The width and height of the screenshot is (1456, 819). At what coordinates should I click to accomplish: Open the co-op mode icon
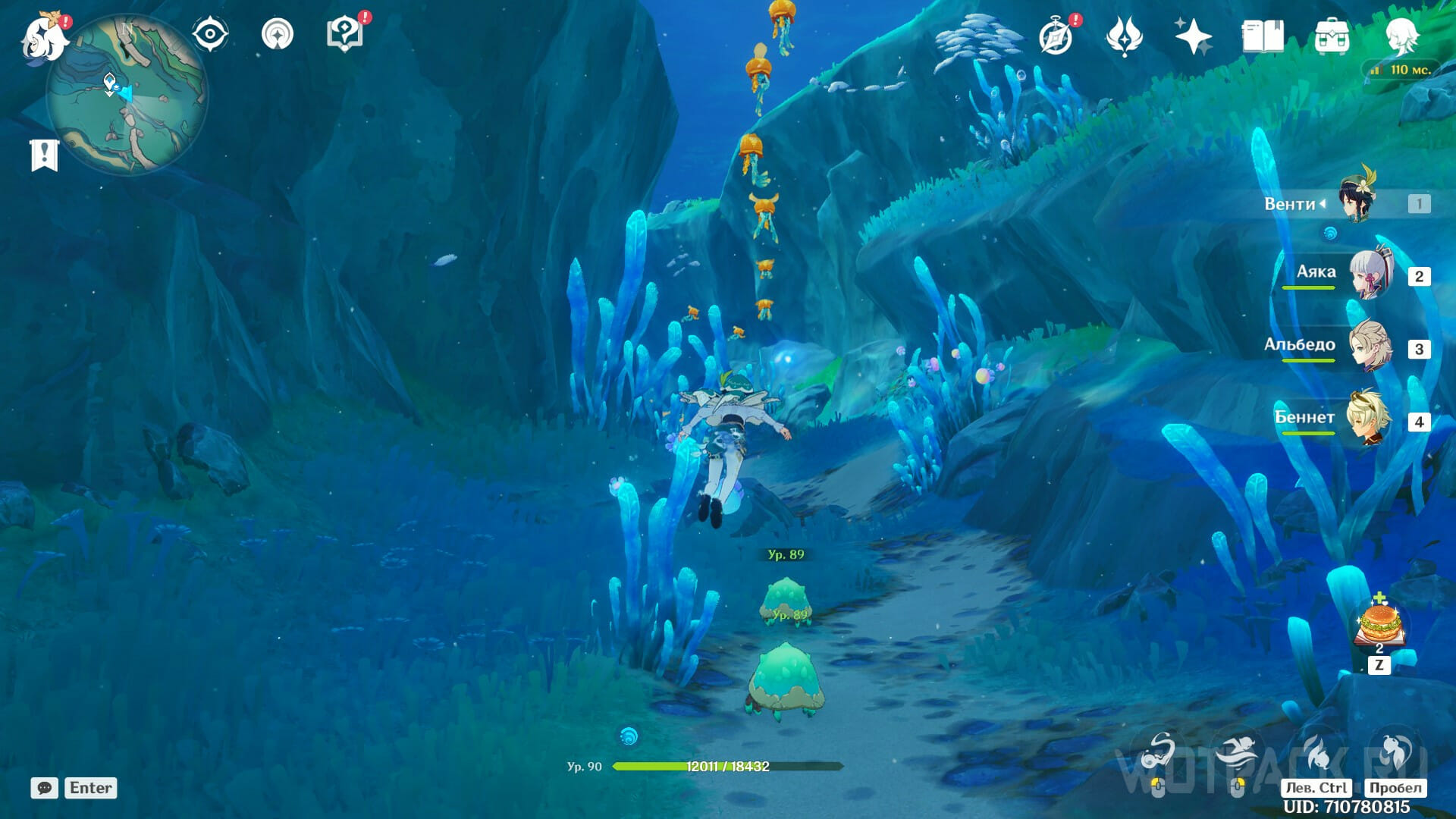[277, 35]
